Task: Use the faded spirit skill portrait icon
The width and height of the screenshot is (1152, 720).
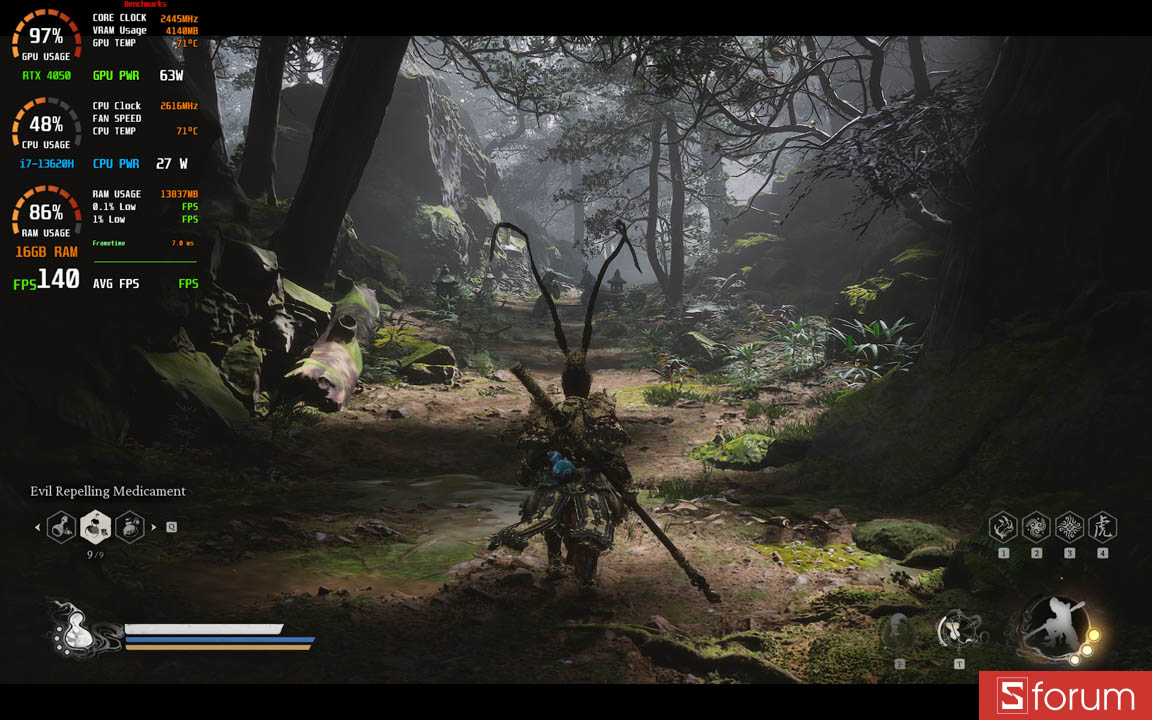Action: 899,632
